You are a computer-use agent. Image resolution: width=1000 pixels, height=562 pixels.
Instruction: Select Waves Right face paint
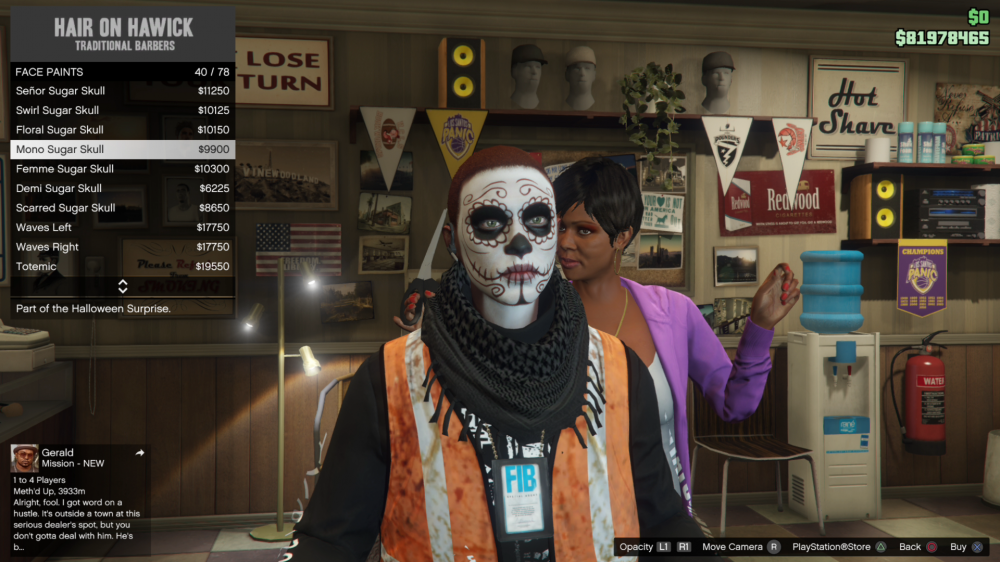tap(122, 247)
